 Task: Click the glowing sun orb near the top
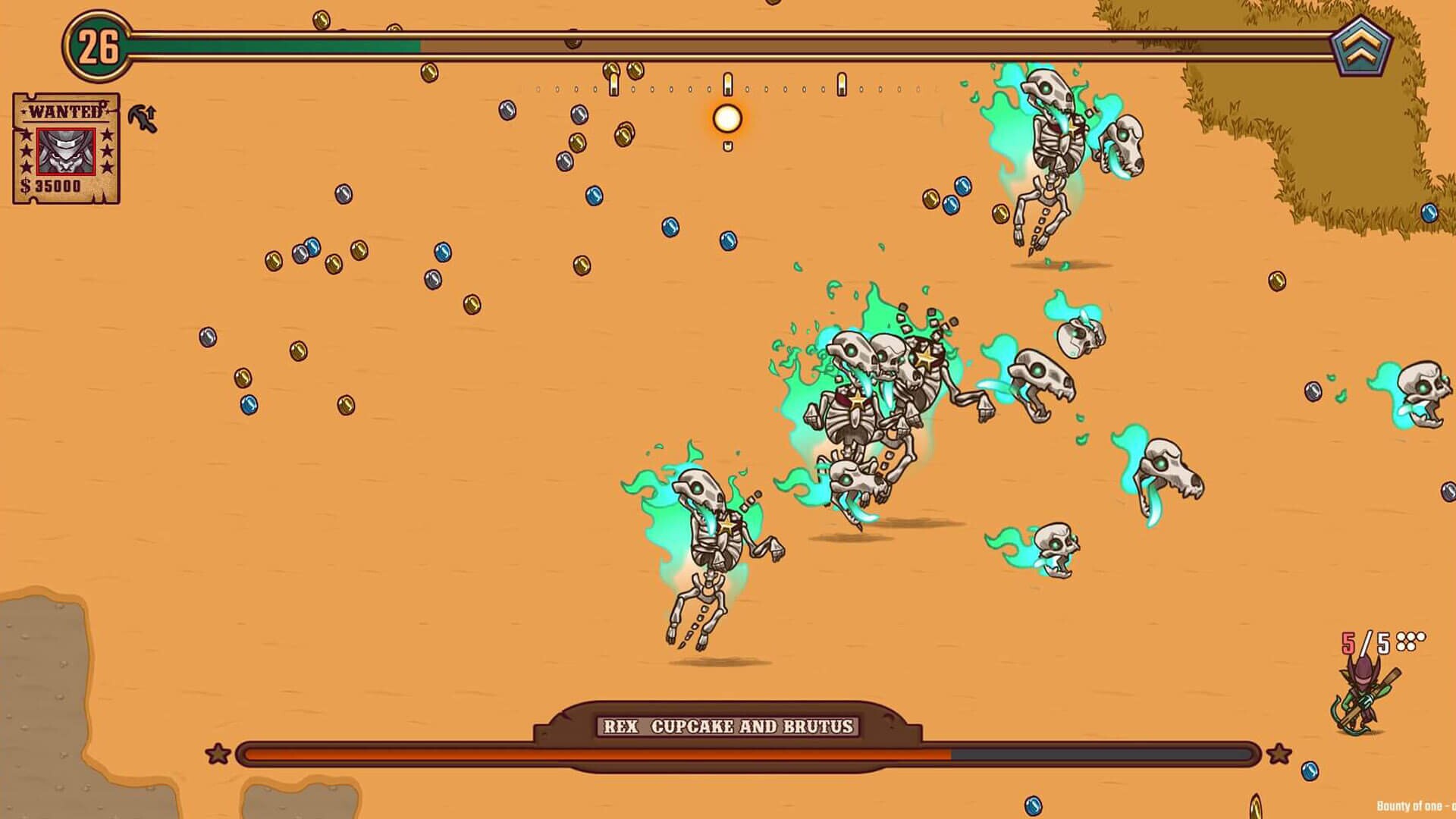point(727,118)
